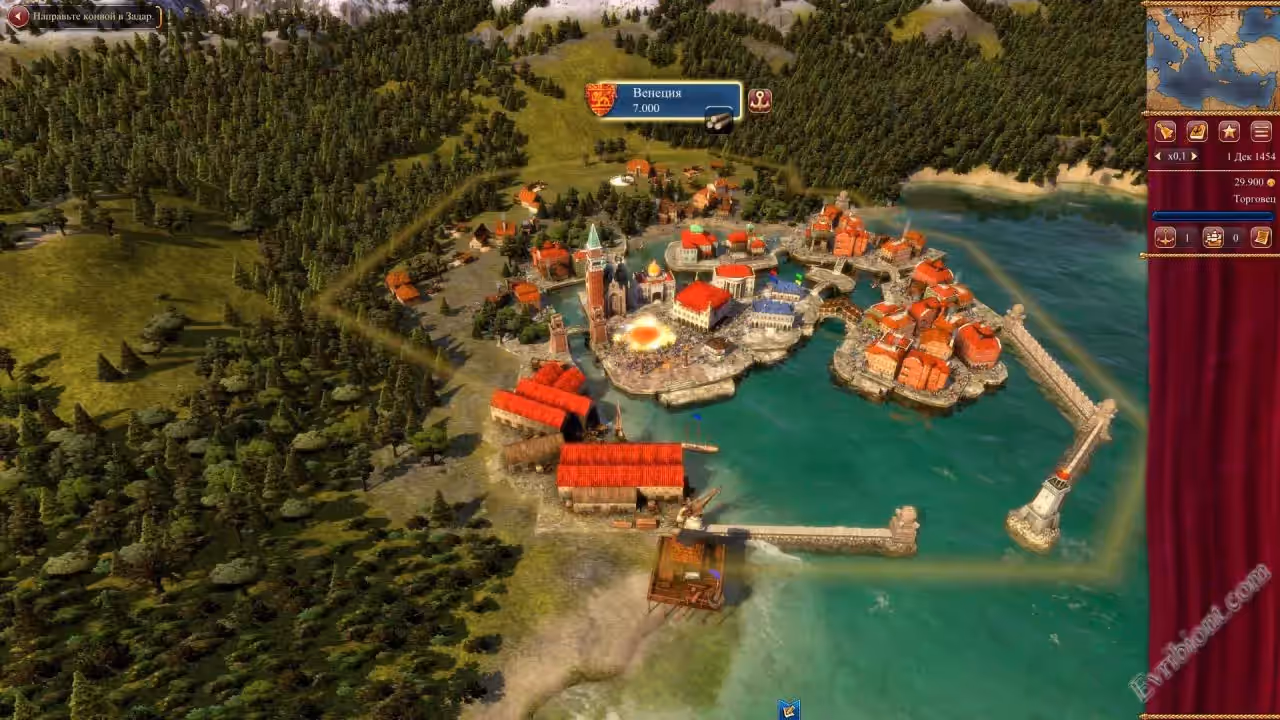Select the Венеция city name banner
The width and height of the screenshot is (1280, 720).
[x=658, y=99]
